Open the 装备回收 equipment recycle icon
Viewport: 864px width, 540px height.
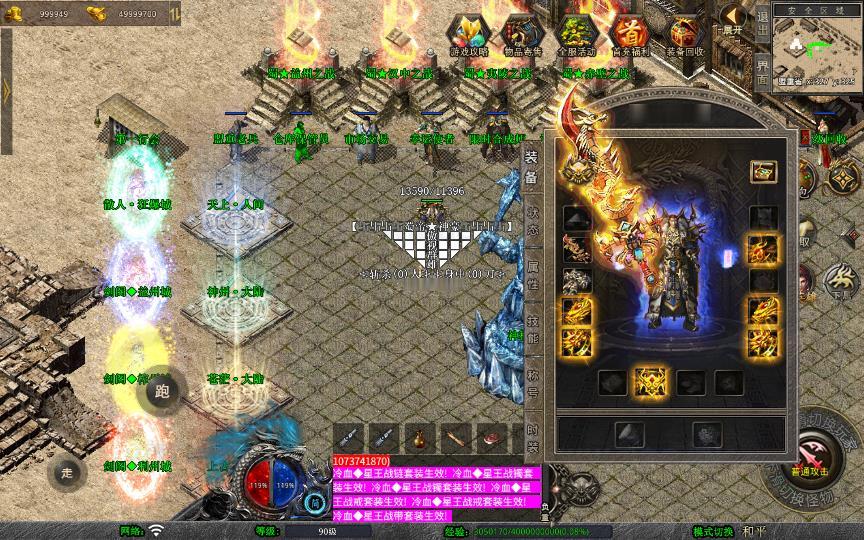[x=685, y=35]
